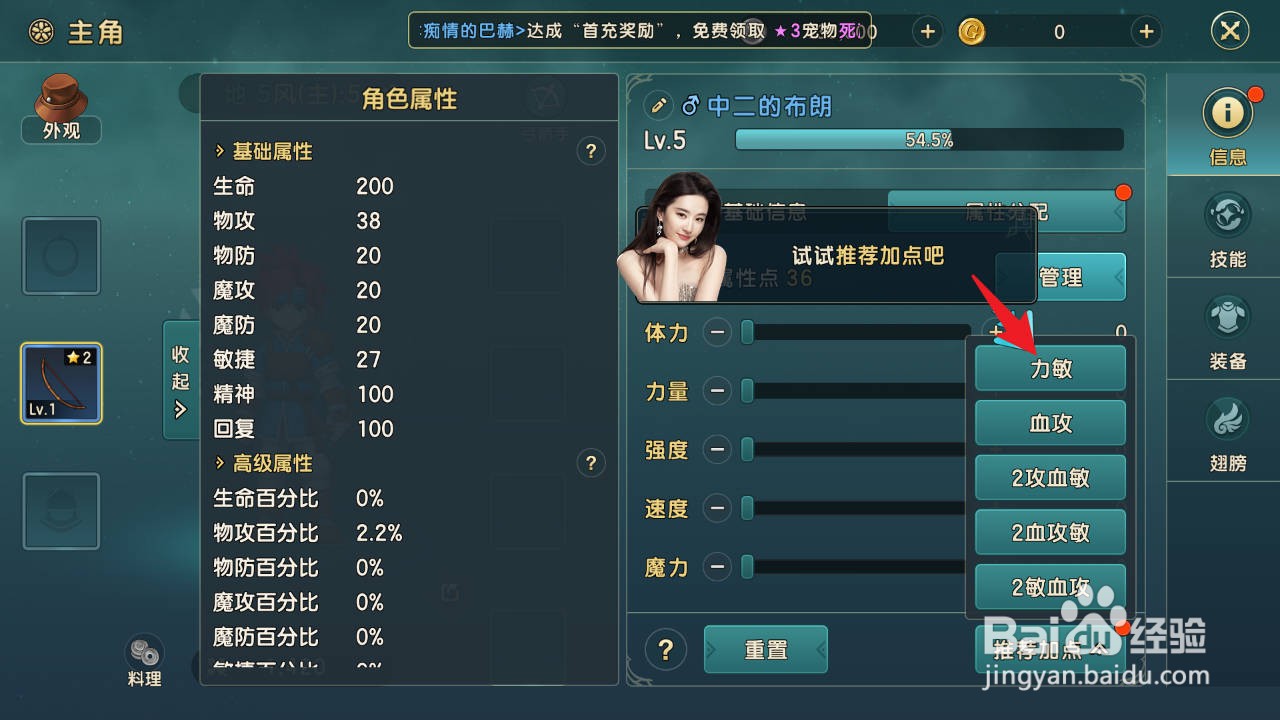Viewport: 1280px width, 720px height.
Task: Select the Lv.1 bow weapon thumbnail
Action: click(60, 383)
